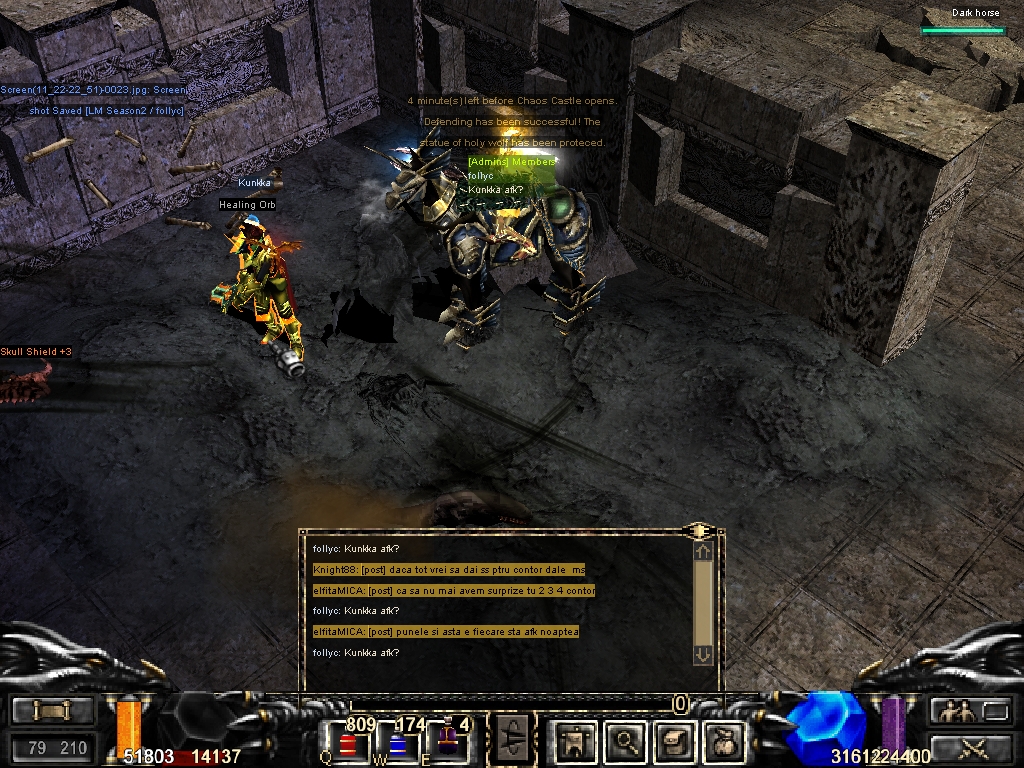Viewport: 1024px width, 768px height.
Task: Click the chat log up arrow
Action: [x=703, y=550]
